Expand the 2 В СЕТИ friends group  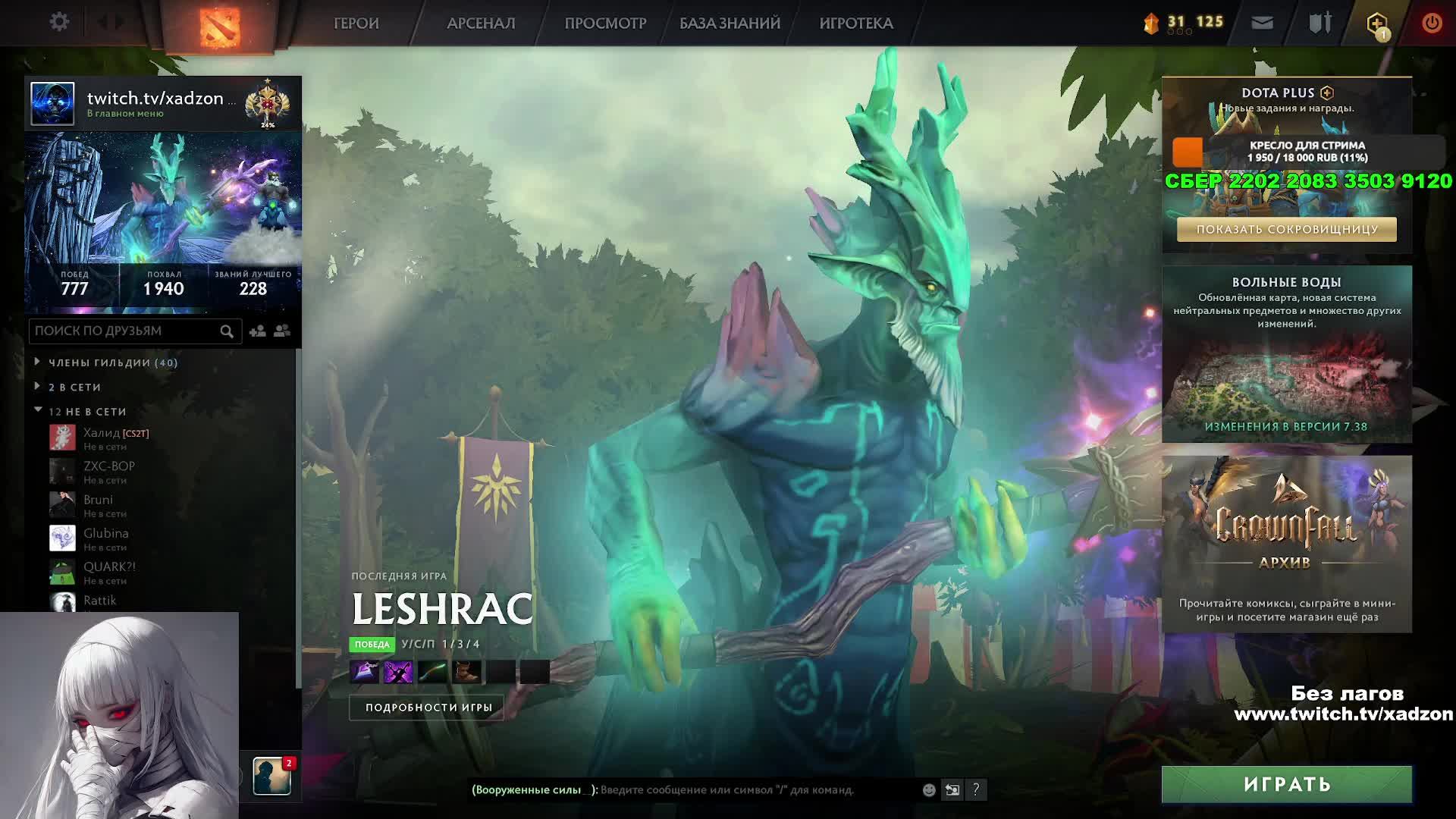tap(74, 387)
